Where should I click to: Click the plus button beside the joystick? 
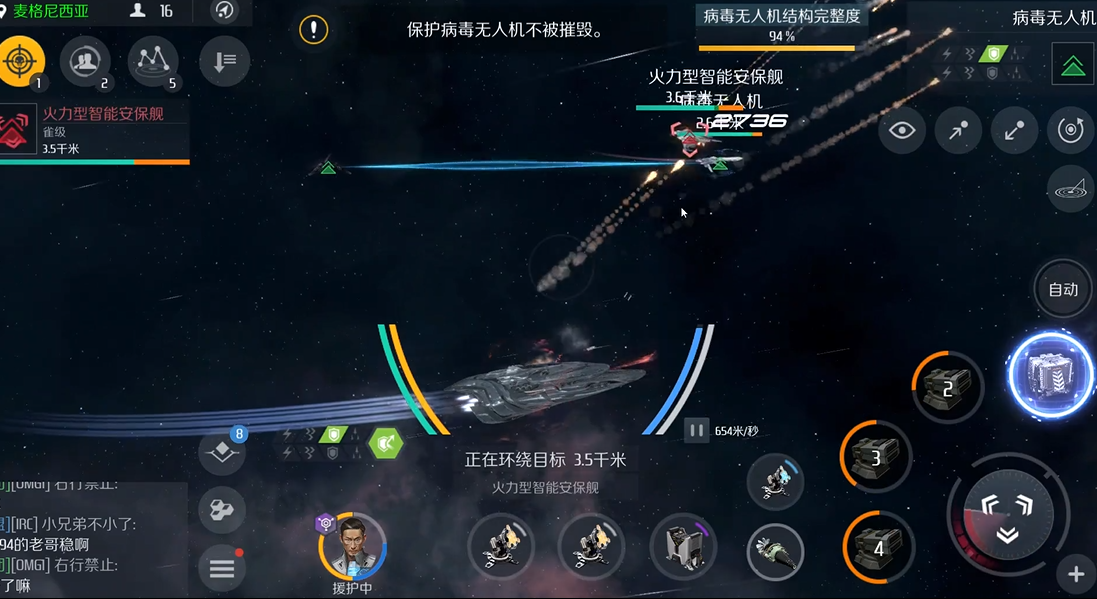1076,574
